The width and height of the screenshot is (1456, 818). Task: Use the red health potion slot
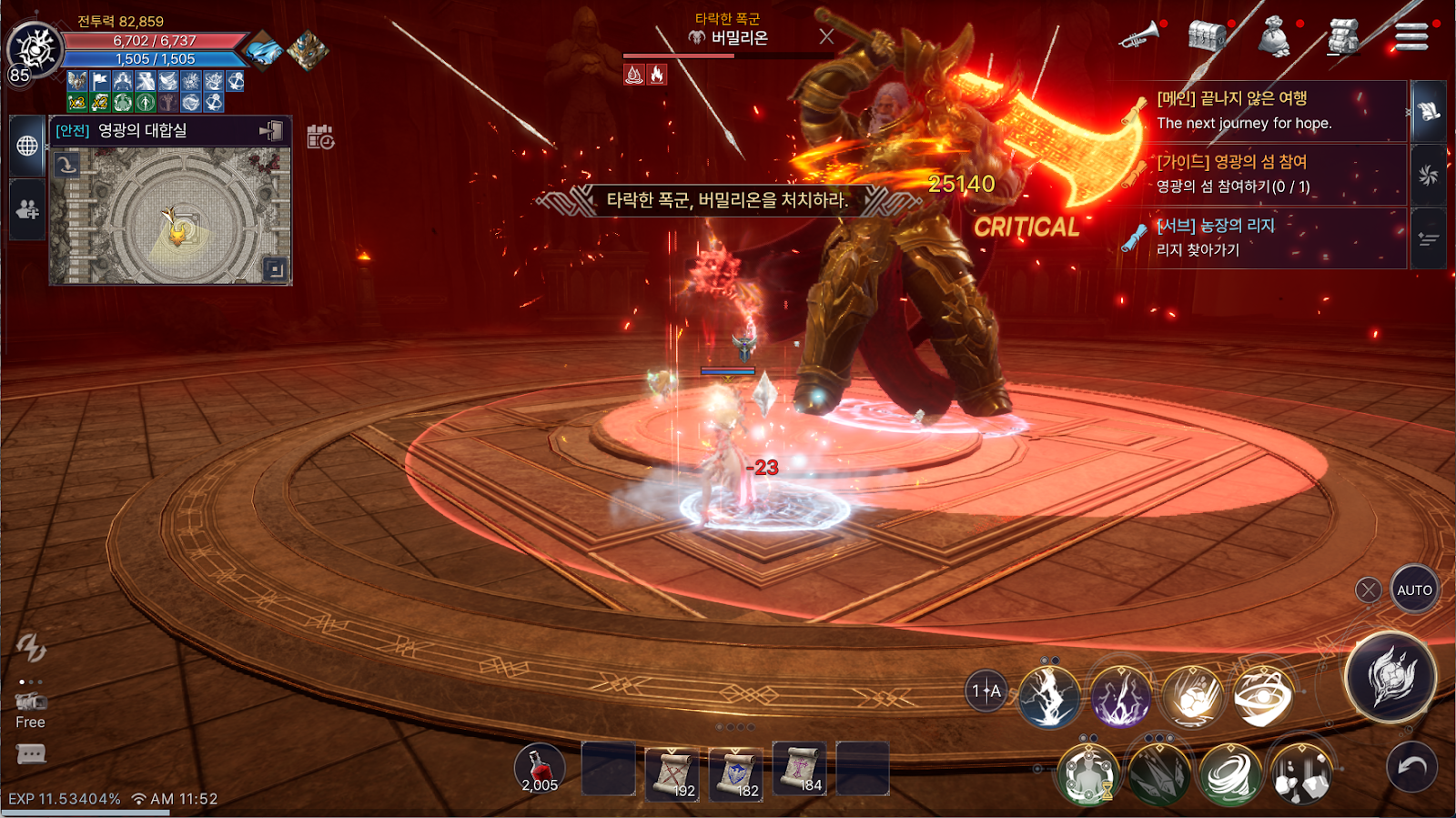tap(540, 769)
